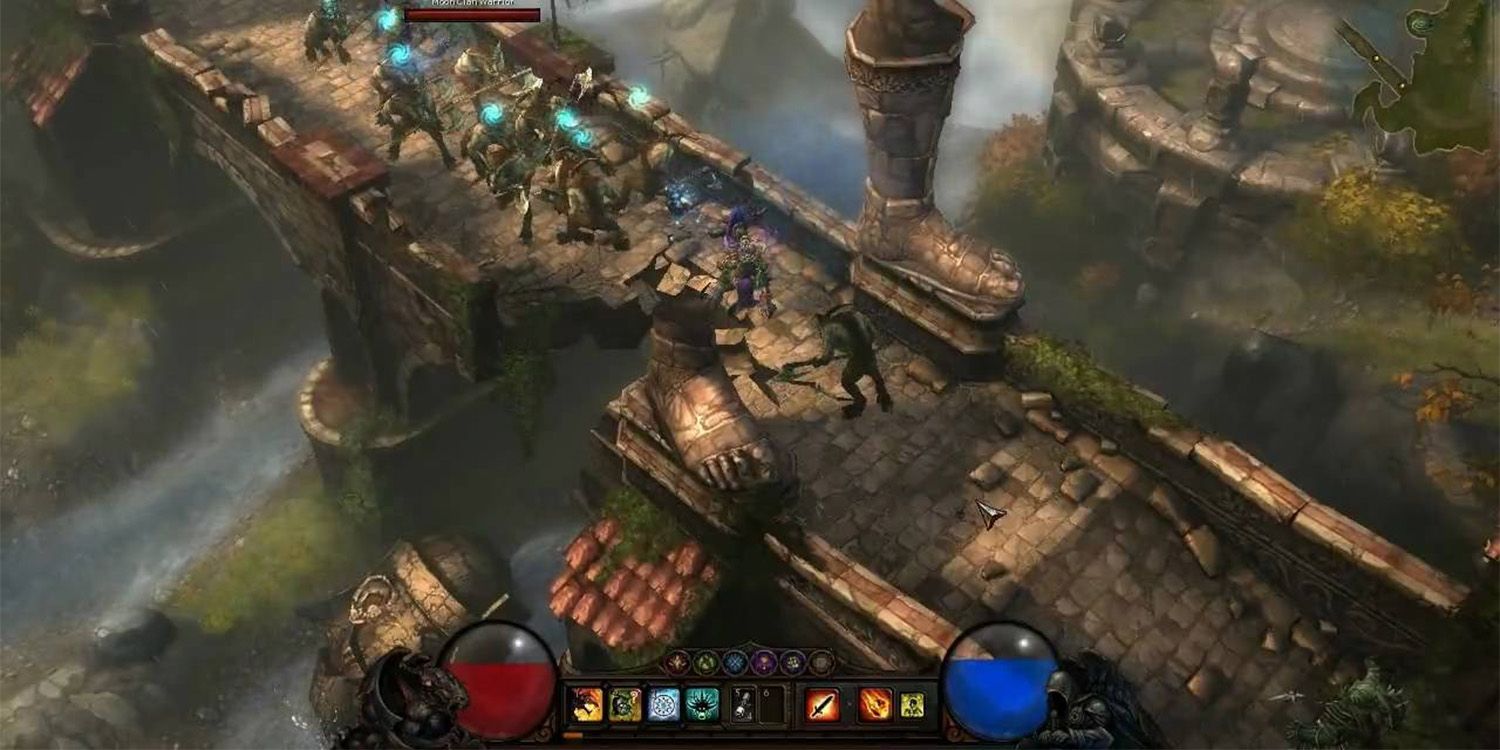Click the grey rightmost orb above the skill bar
1500x750 pixels.
(x=821, y=661)
